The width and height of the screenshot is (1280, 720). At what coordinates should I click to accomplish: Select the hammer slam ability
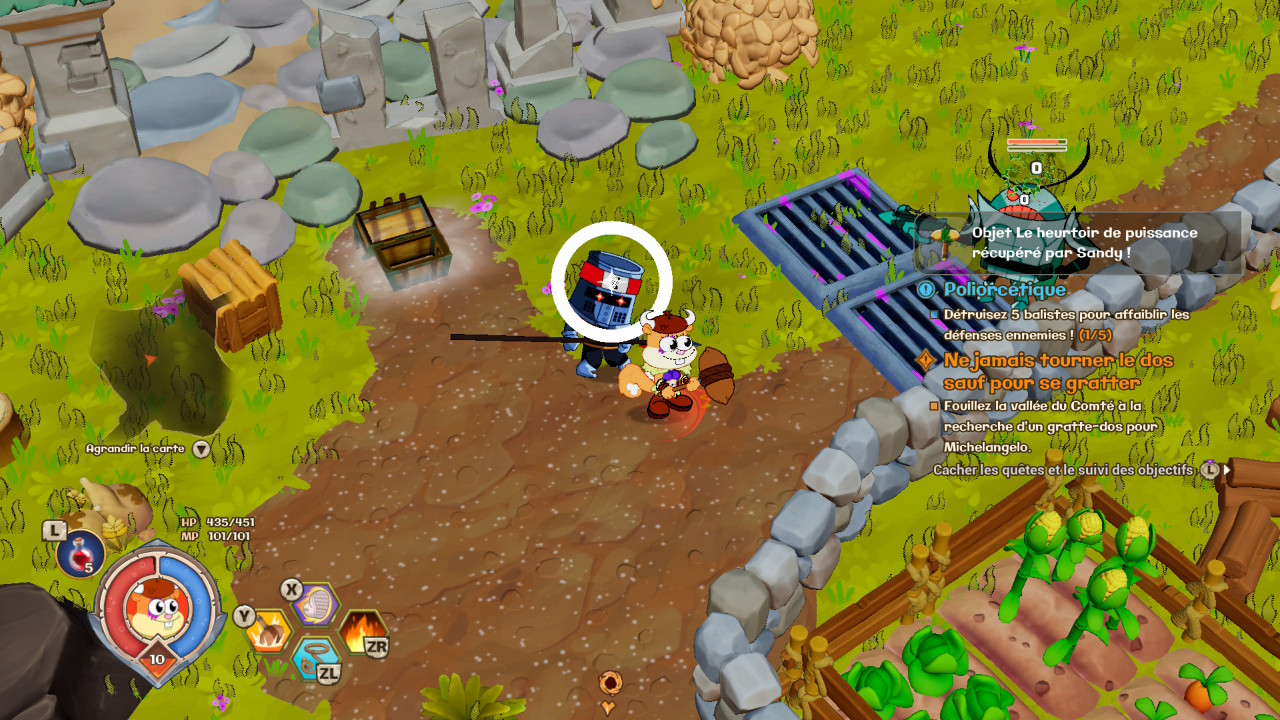[269, 630]
